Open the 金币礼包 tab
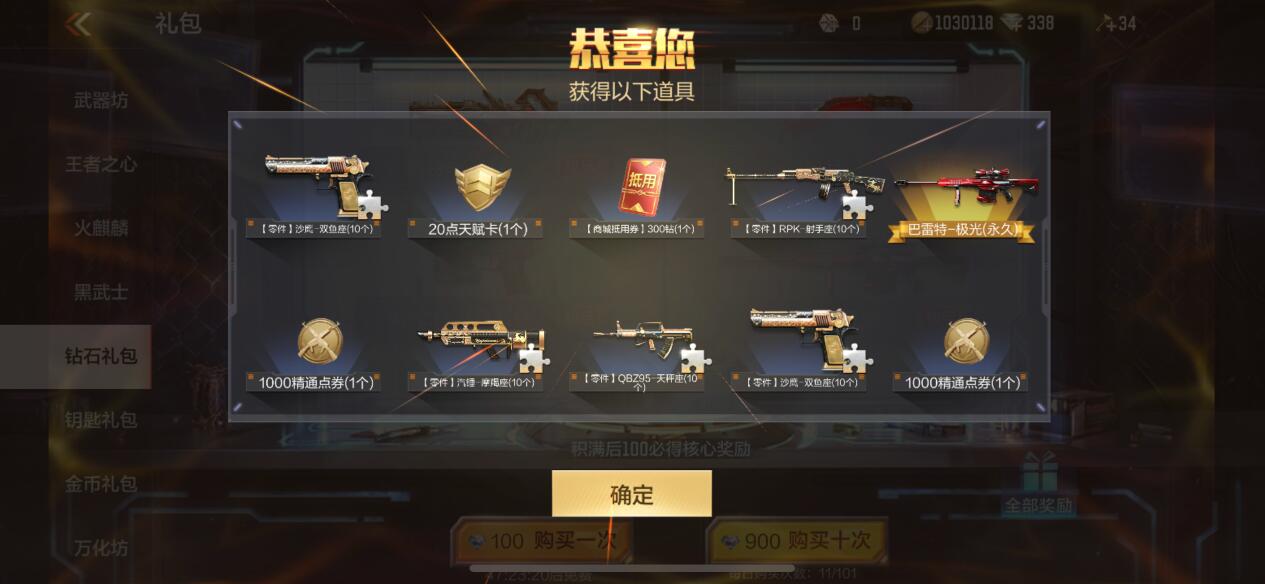Viewport: 1265px width, 584px height. click(x=100, y=484)
